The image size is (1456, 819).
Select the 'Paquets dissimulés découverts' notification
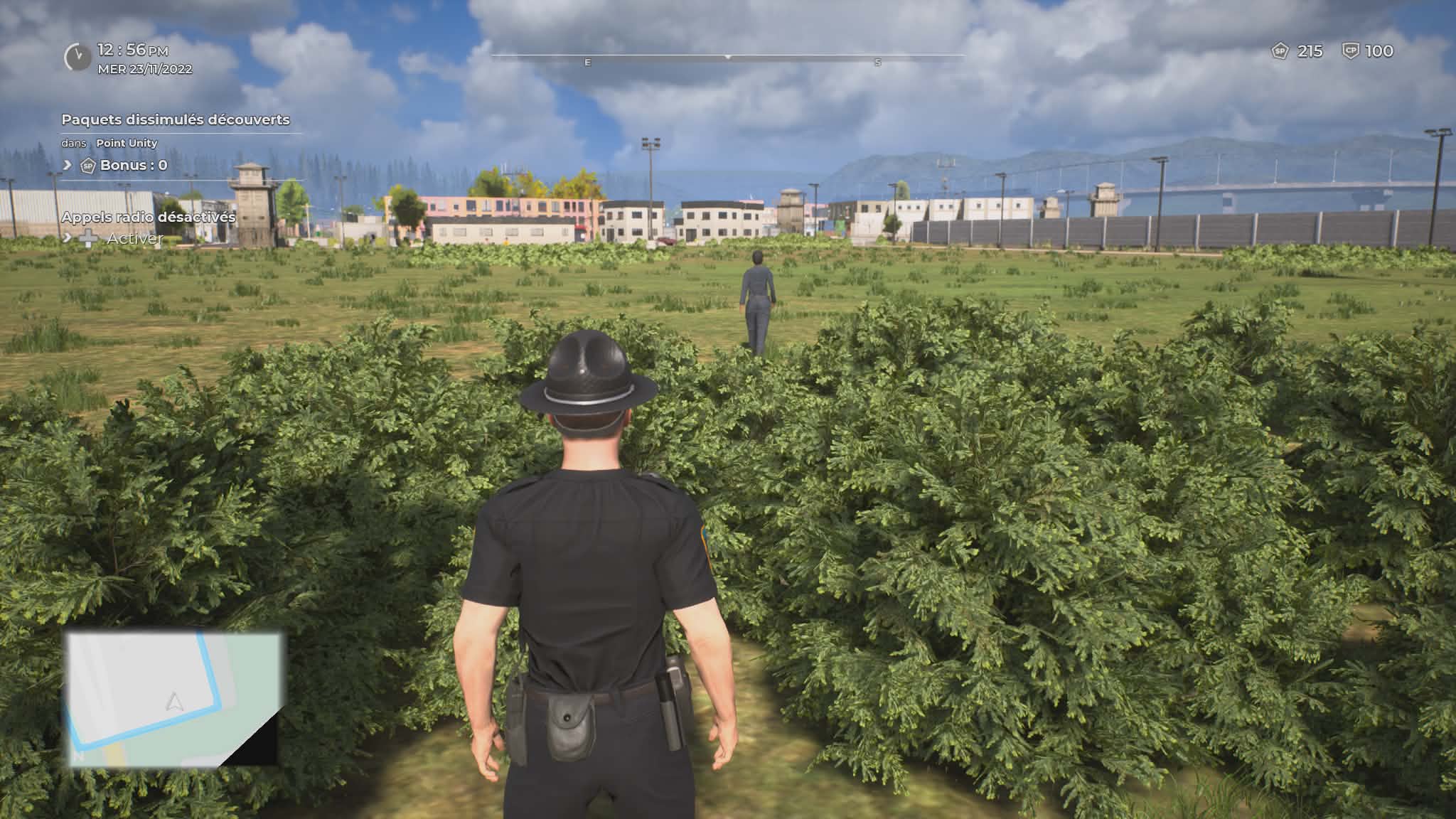click(x=175, y=119)
